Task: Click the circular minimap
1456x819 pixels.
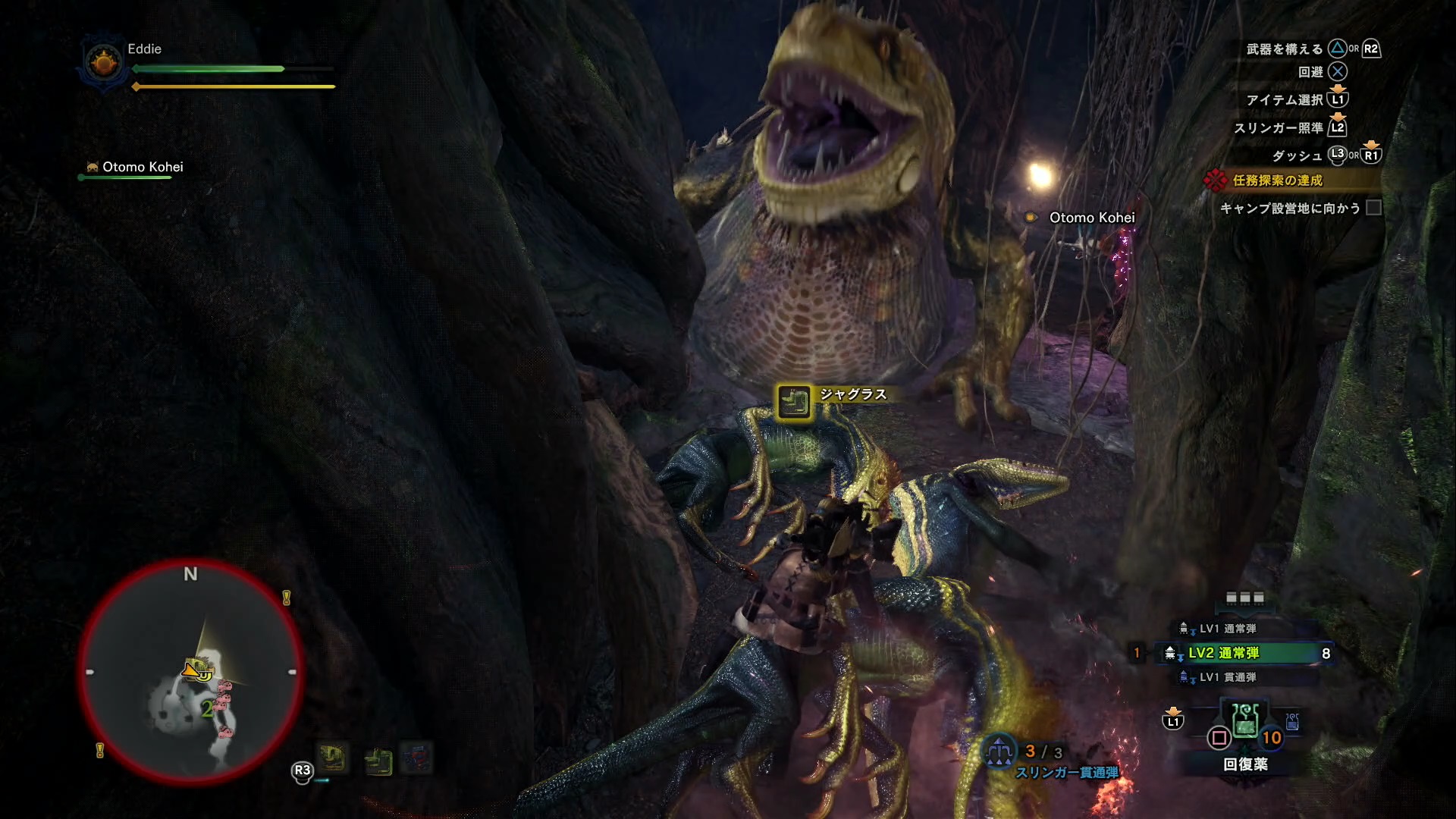Action: pos(190,672)
